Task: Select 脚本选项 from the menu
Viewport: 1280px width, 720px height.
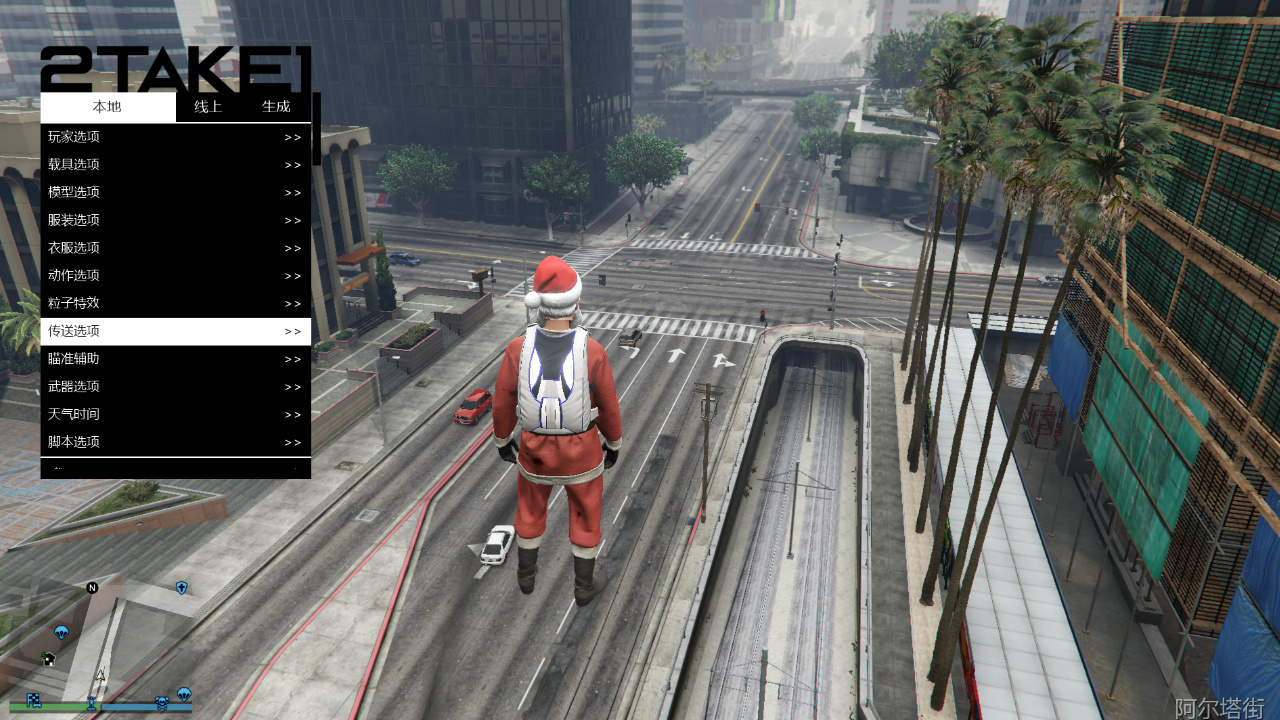Action: (x=175, y=442)
